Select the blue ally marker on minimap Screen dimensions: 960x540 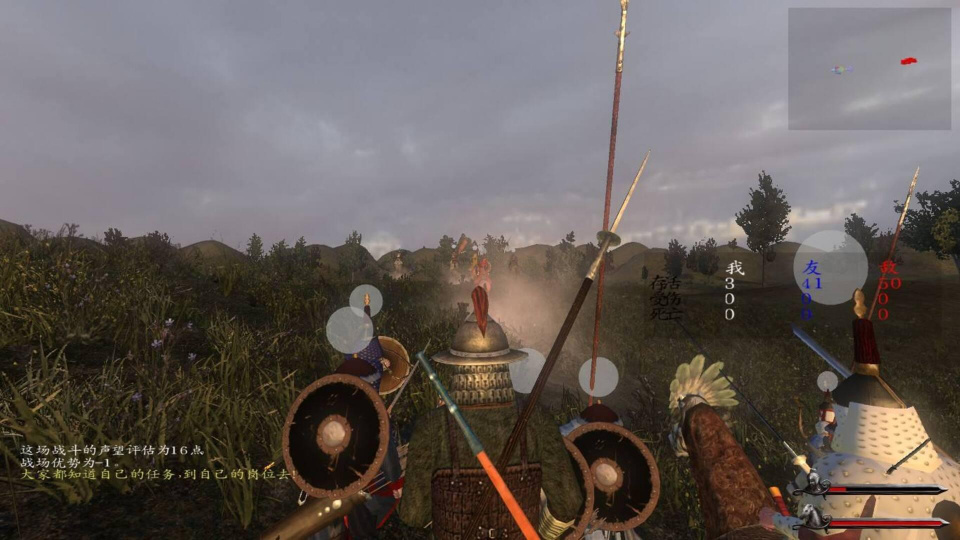point(839,69)
